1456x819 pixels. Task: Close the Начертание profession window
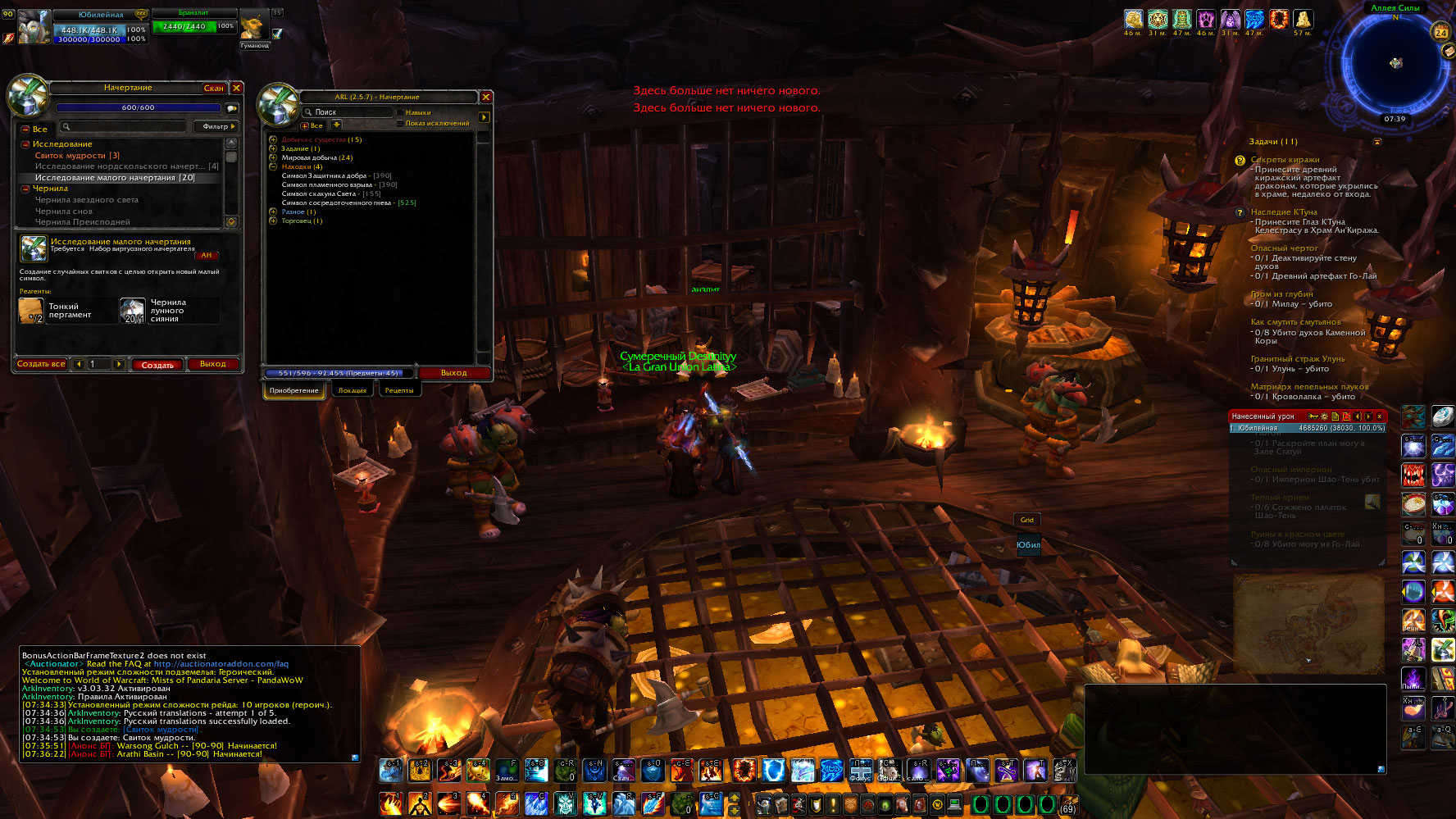pos(236,88)
